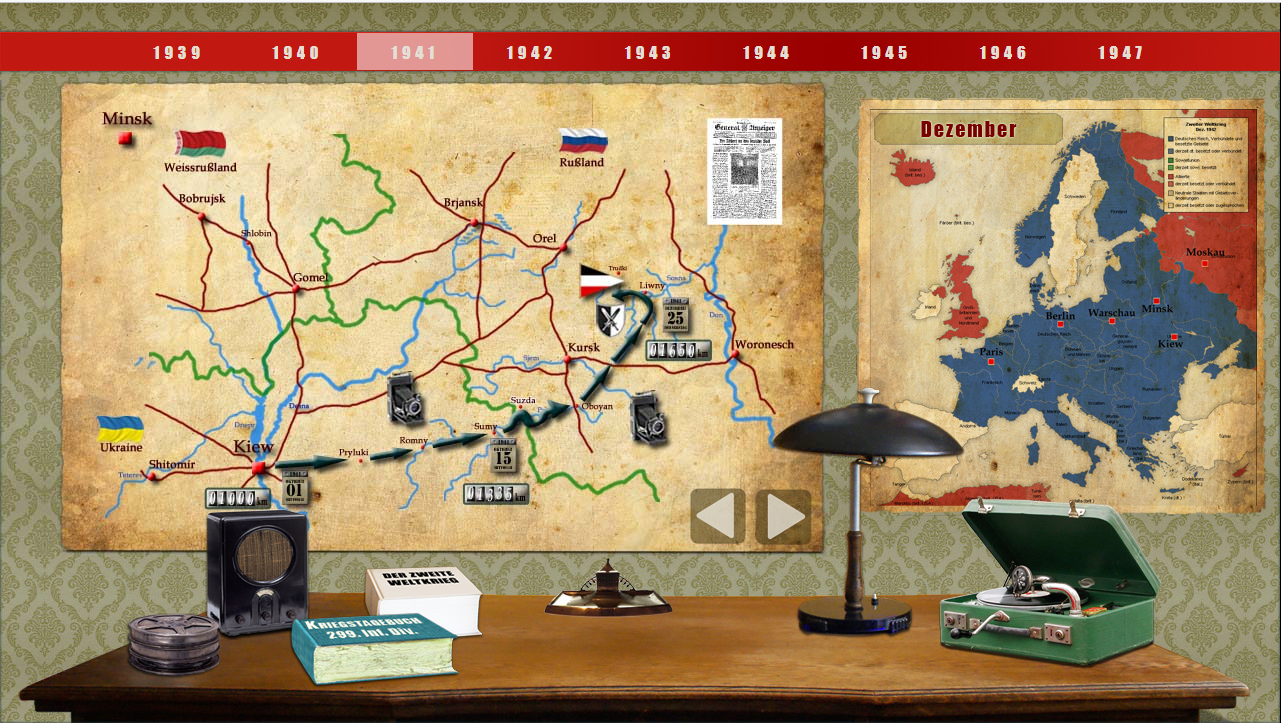The image size is (1281, 723).
Task: Open the General-Anzeiger newspaper clipping
Action: (x=744, y=171)
